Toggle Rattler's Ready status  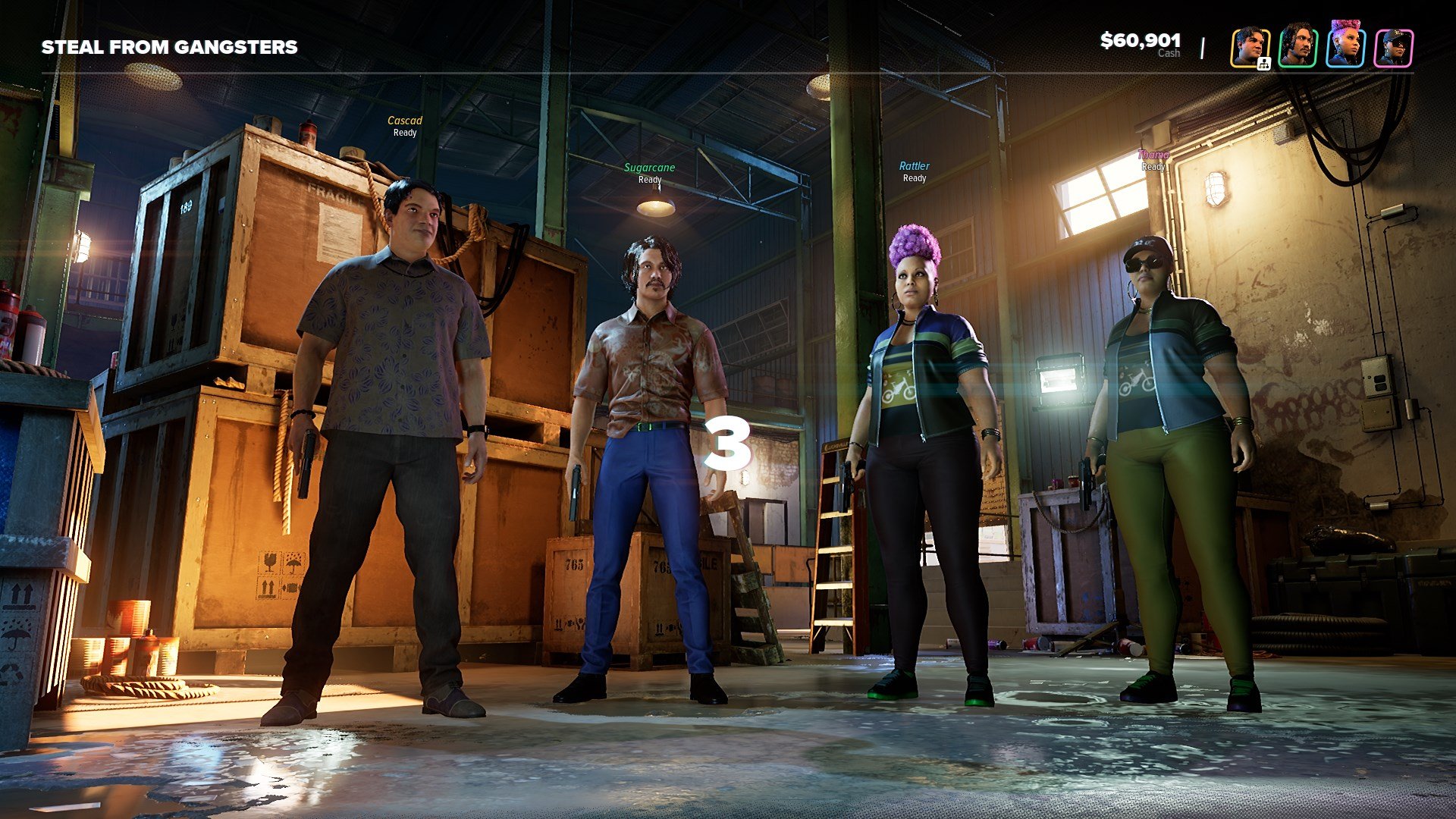click(915, 177)
